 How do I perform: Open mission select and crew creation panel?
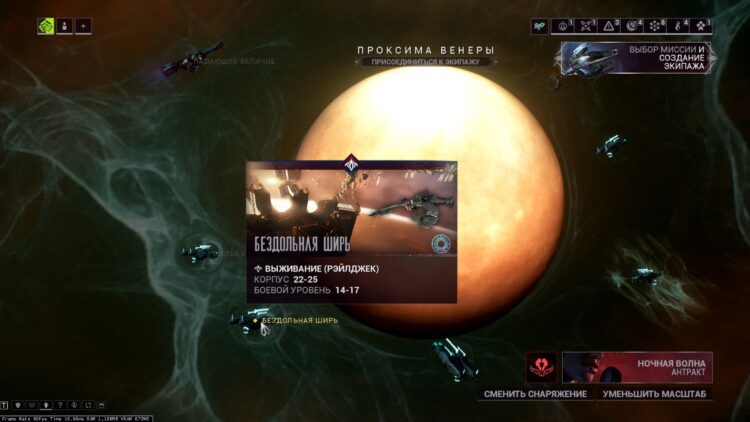638,57
